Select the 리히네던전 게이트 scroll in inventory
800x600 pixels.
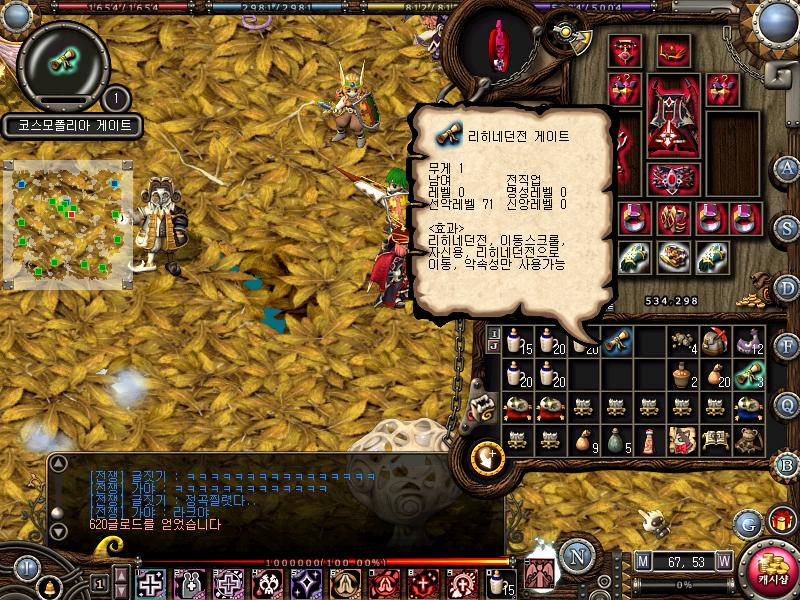coord(615,341)
